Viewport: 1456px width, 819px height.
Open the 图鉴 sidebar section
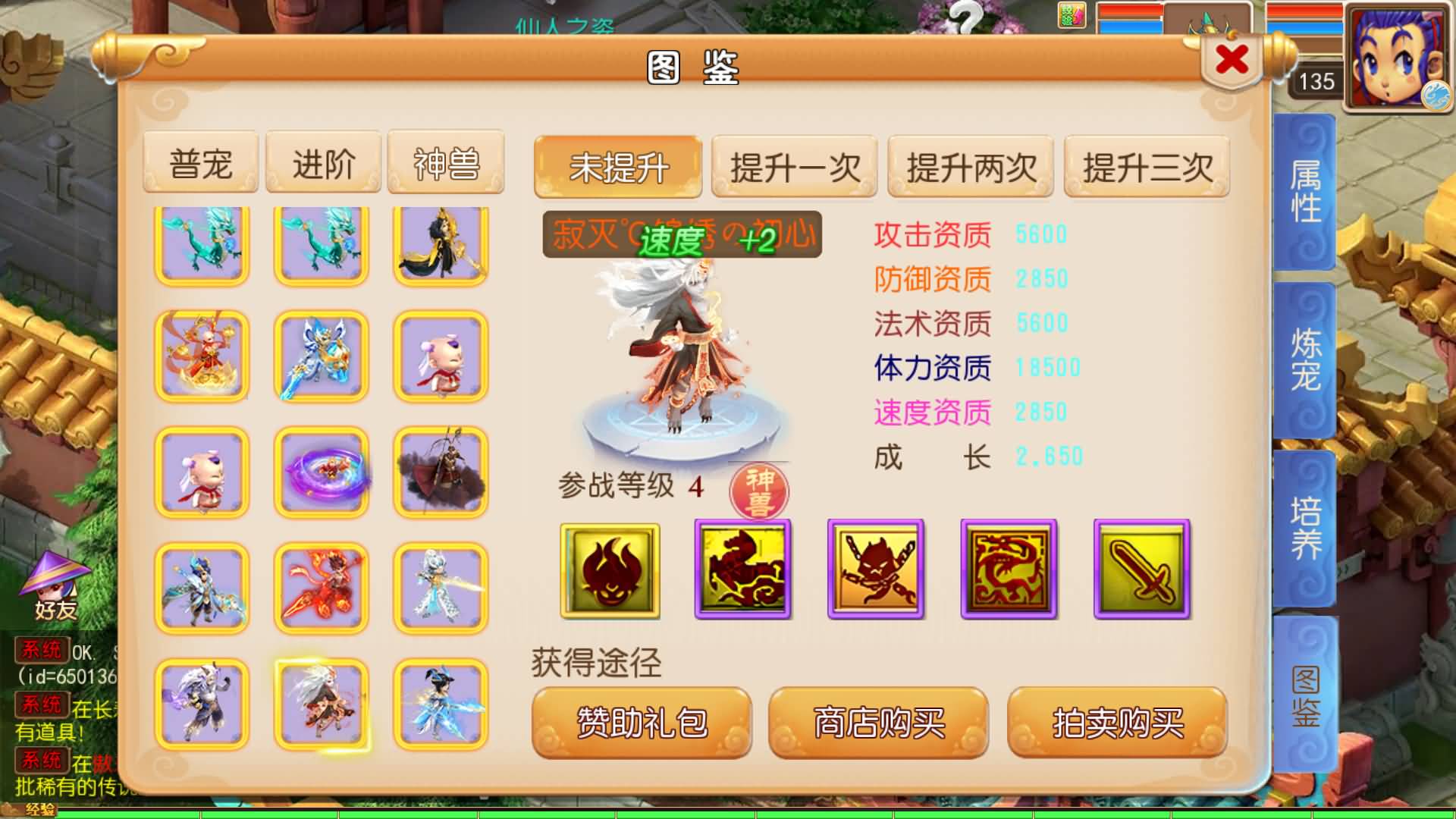pos(1306,701)
